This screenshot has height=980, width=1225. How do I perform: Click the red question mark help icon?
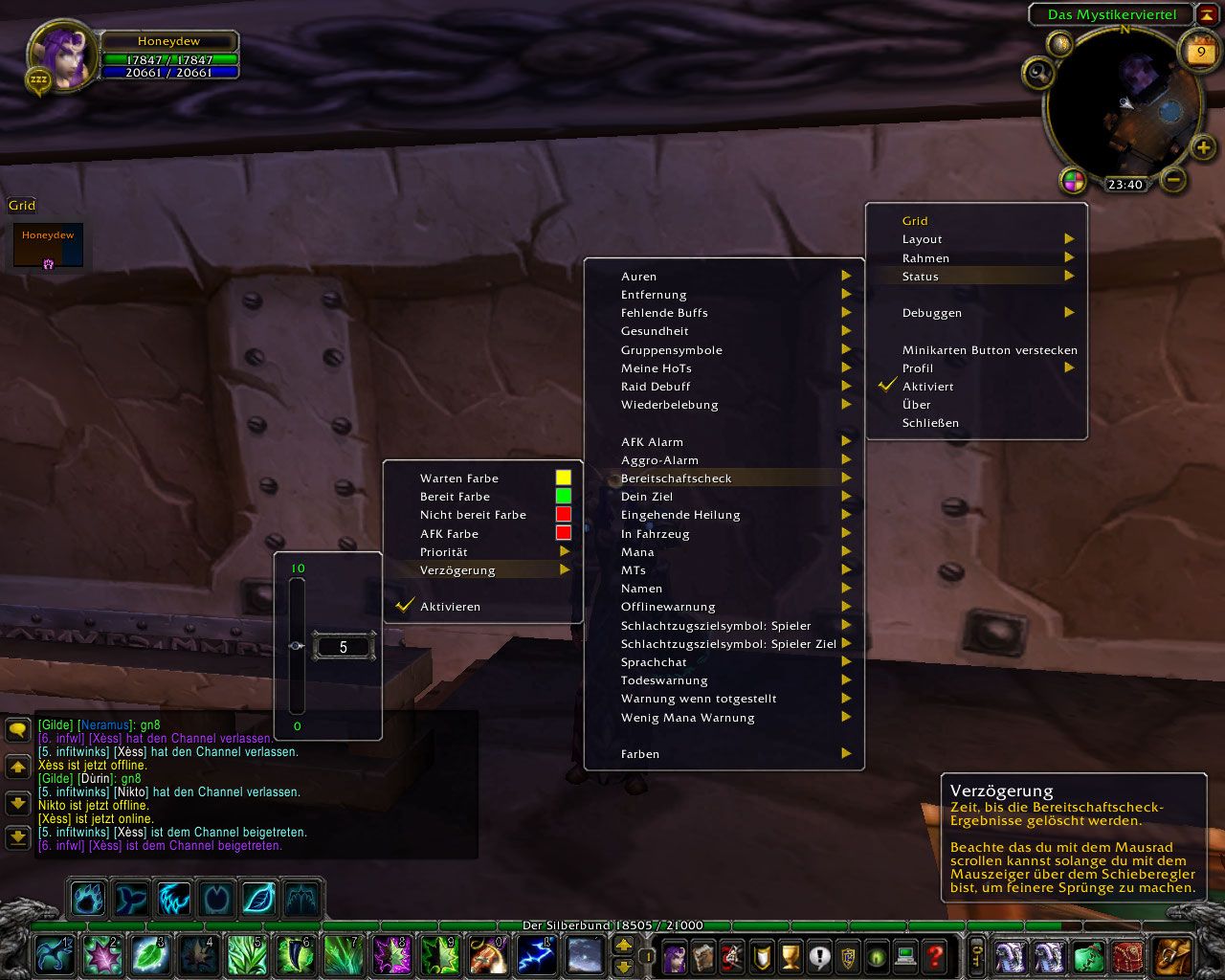(x=935, y=955)
